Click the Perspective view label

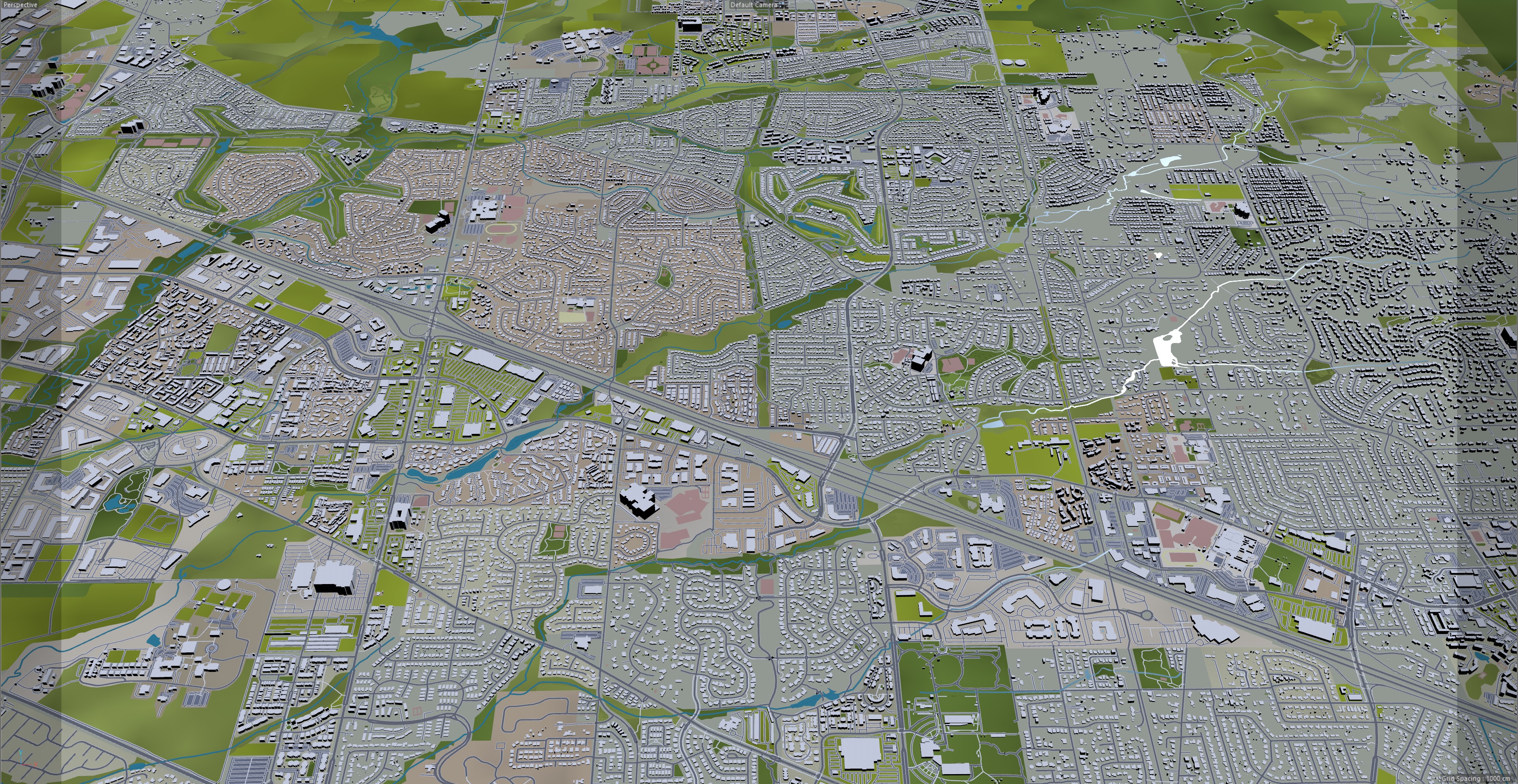tap(20, 5)
